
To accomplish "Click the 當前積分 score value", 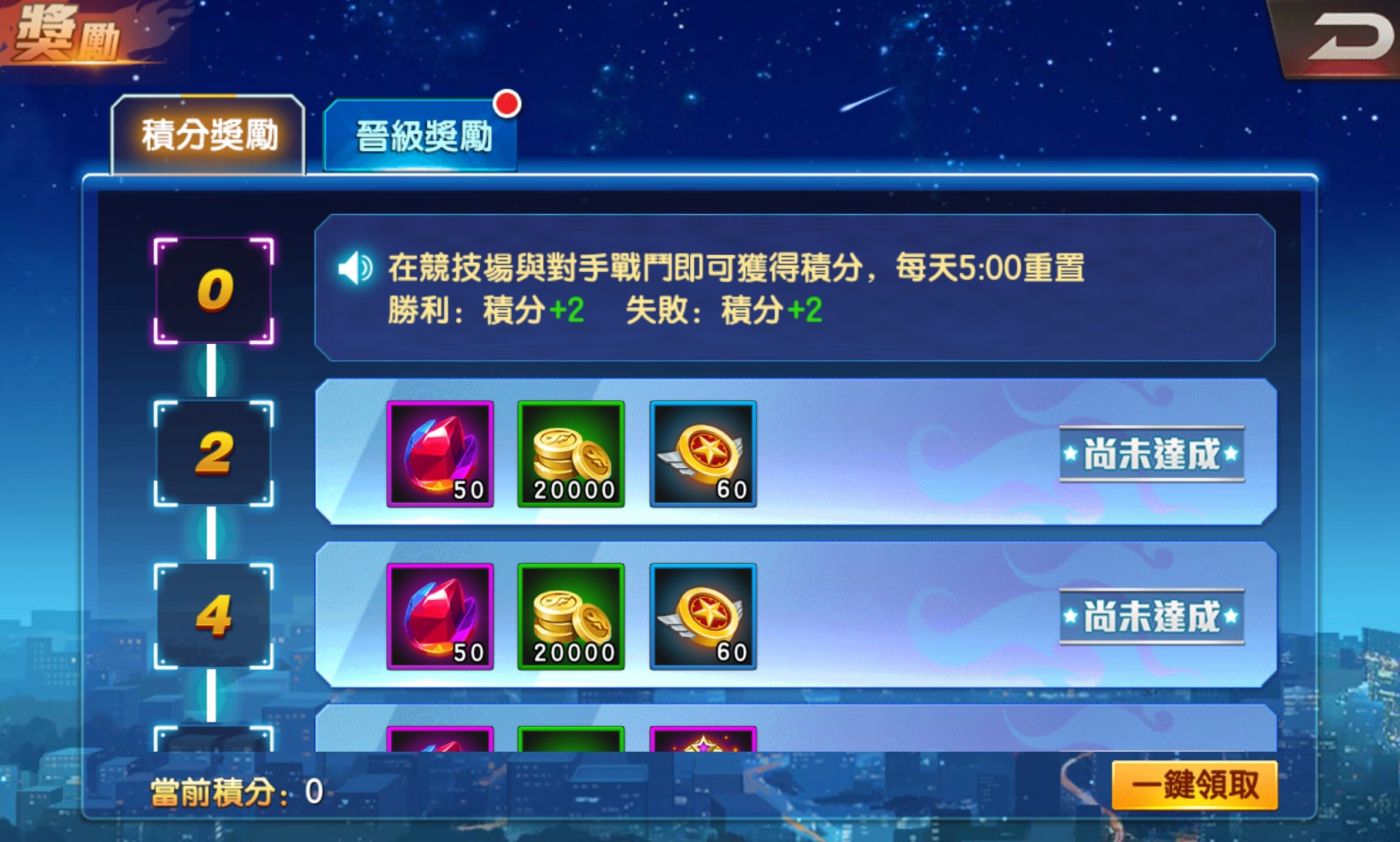I will pos(313,792).
